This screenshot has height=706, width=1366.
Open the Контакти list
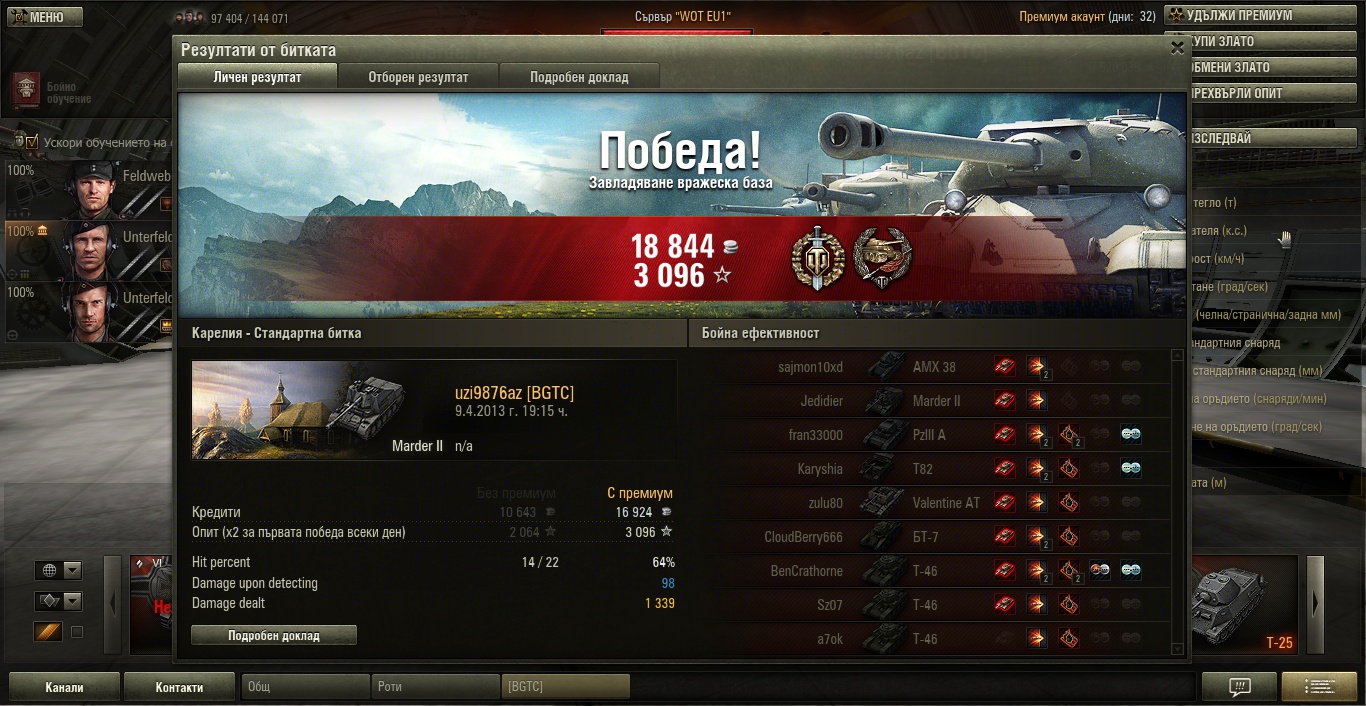[x=179, y=687]
